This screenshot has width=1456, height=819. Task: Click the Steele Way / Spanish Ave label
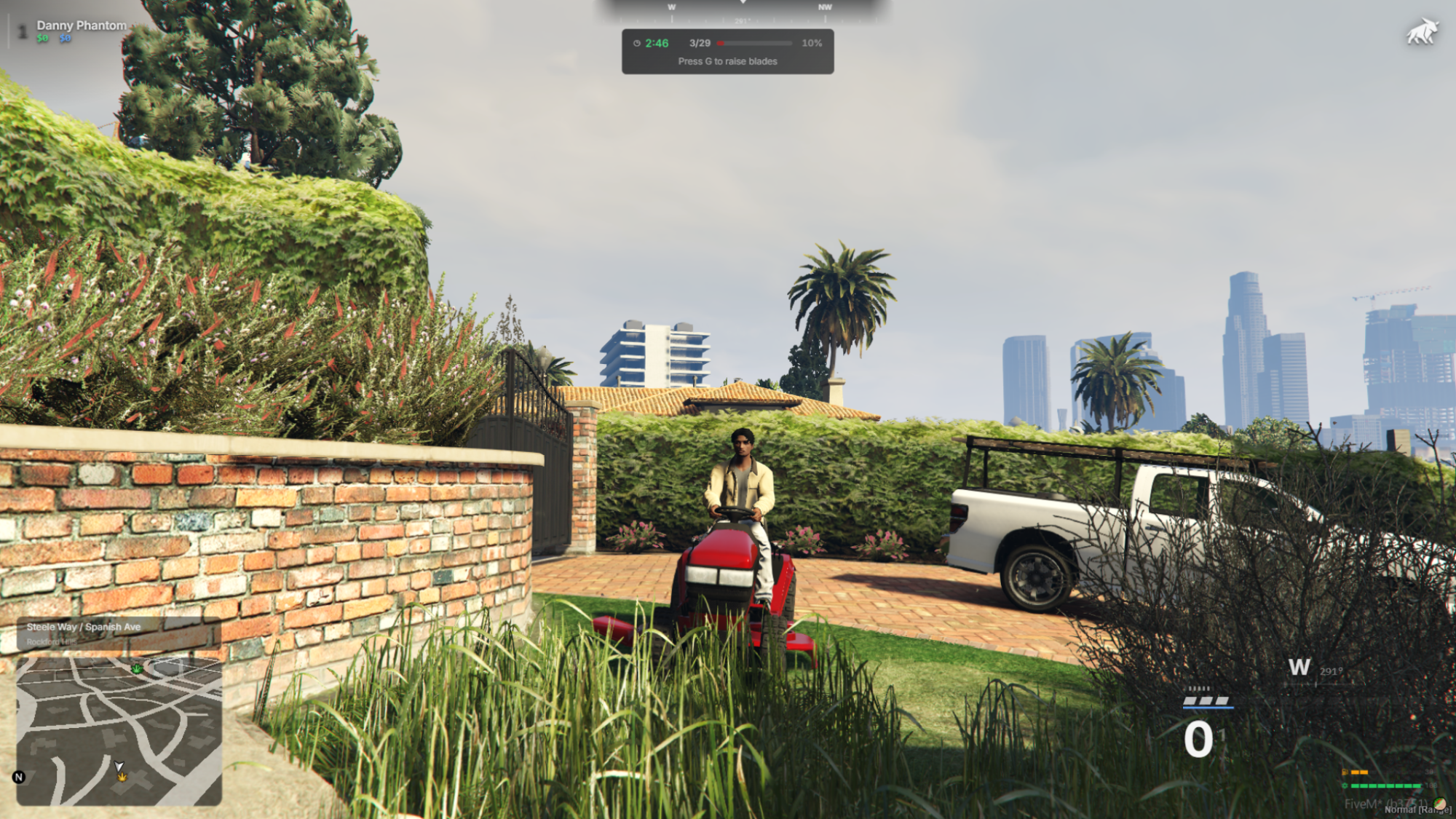pos(84,627)
